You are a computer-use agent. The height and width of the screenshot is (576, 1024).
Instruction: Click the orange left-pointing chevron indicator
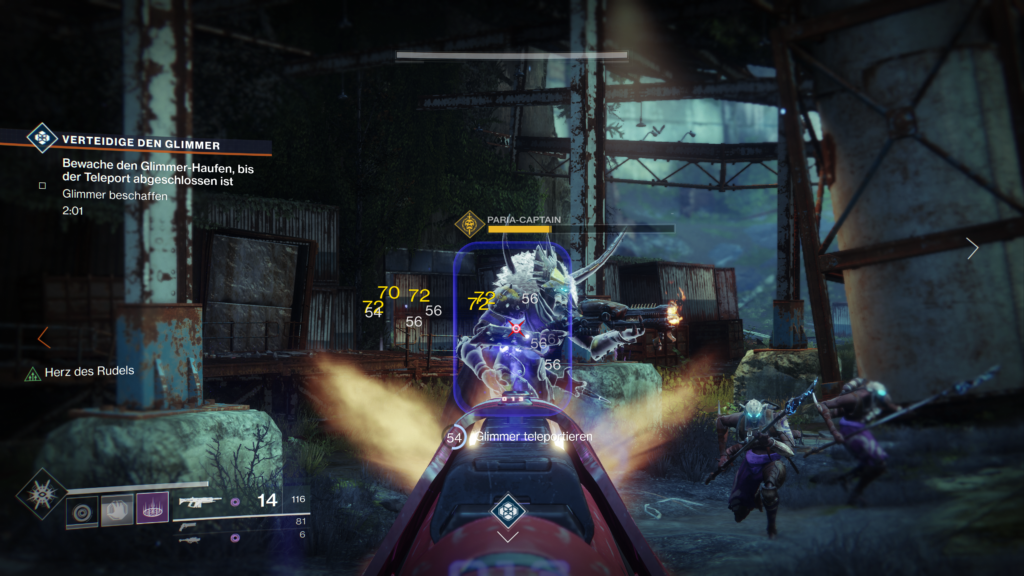[43, 338]
